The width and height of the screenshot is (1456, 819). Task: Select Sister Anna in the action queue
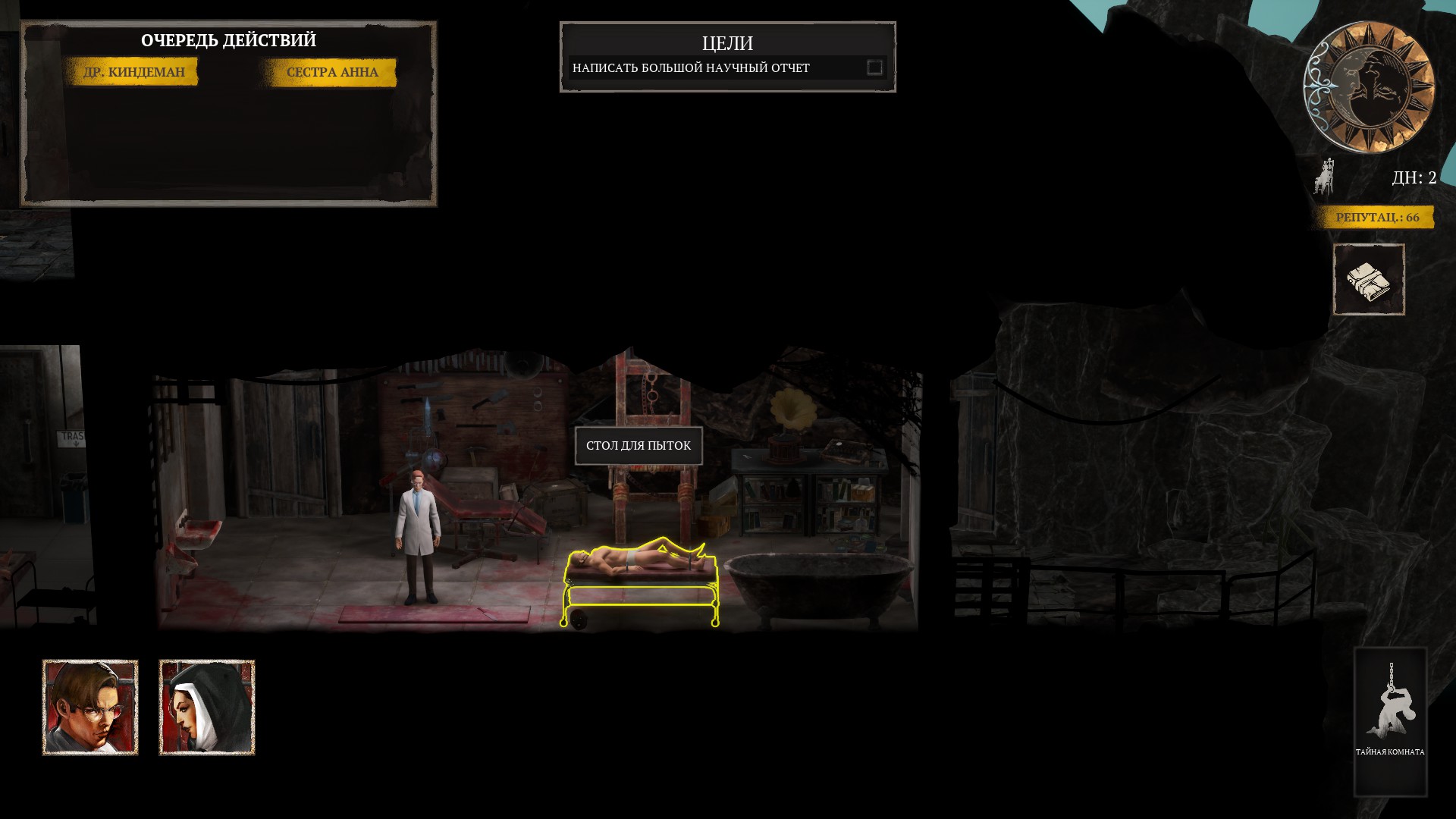tap(331, 72)
